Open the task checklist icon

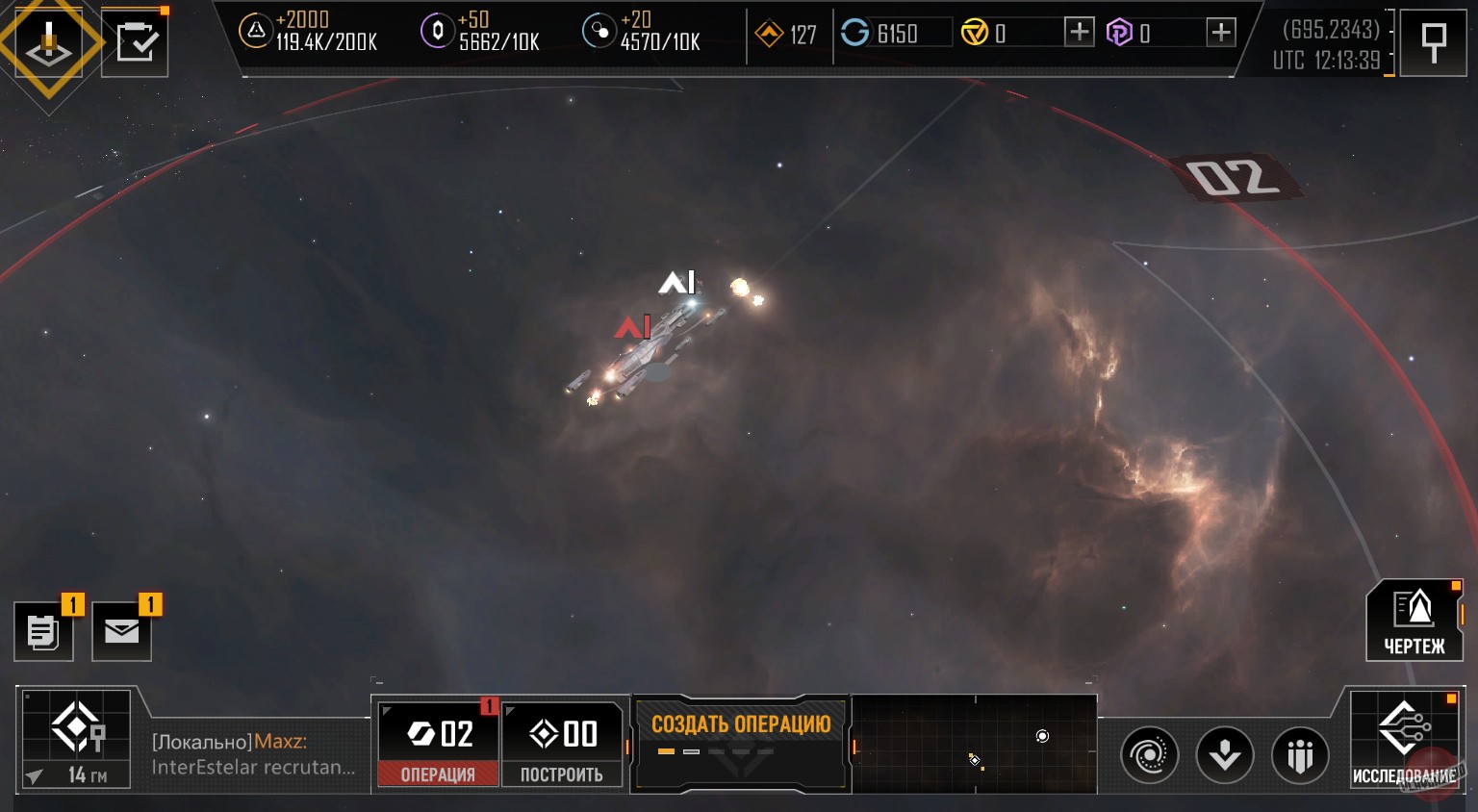coord(135,43)
